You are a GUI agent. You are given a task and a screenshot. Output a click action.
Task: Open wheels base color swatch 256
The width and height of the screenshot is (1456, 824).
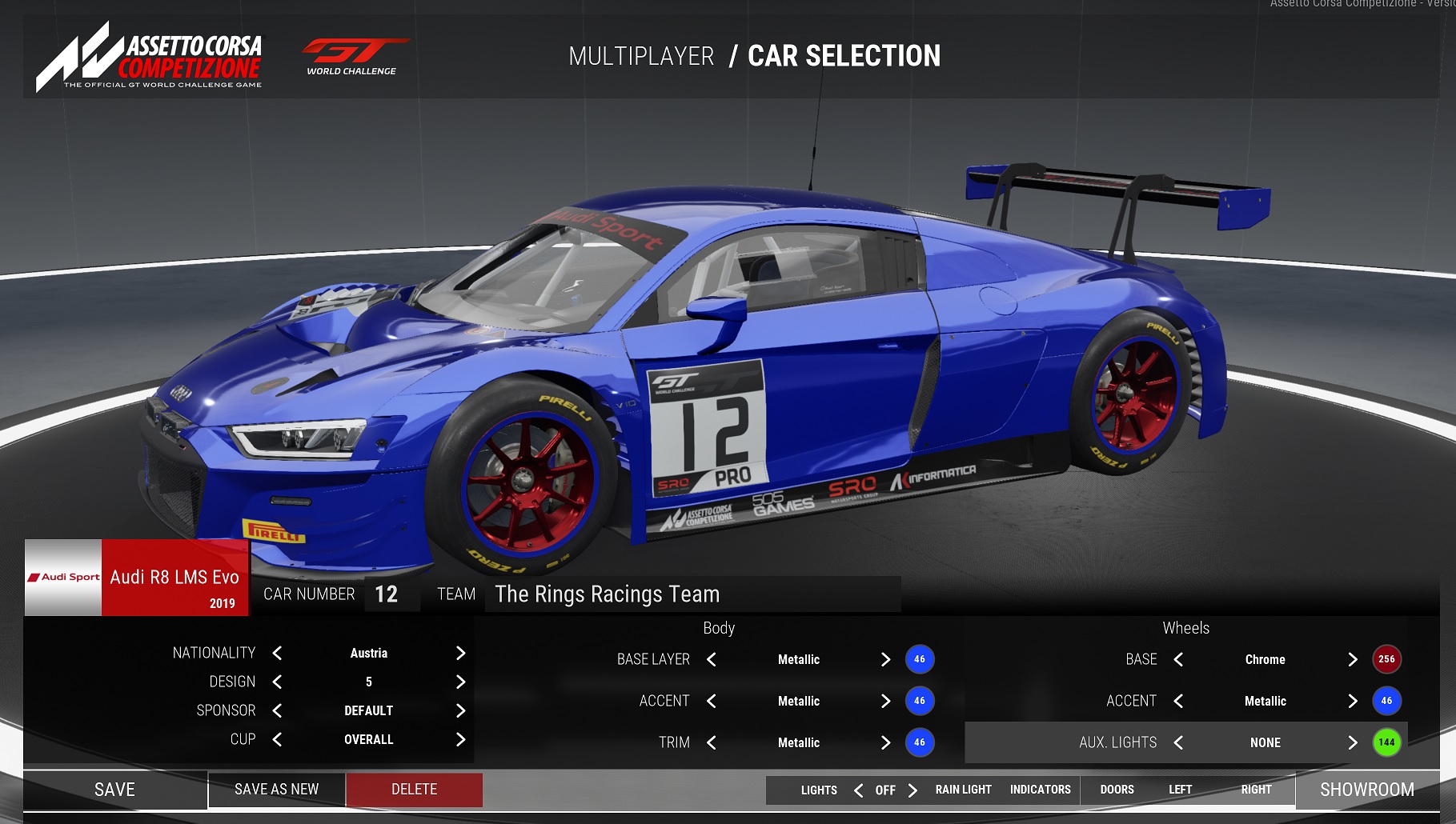pyautogui.click(x=1386, y=659)
